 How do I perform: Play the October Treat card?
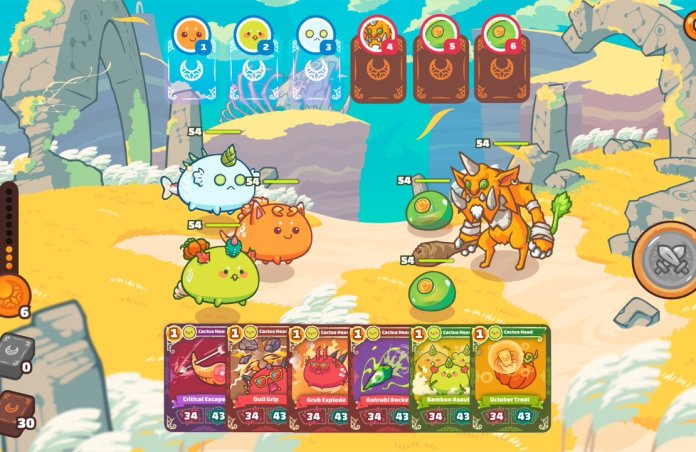510,377
